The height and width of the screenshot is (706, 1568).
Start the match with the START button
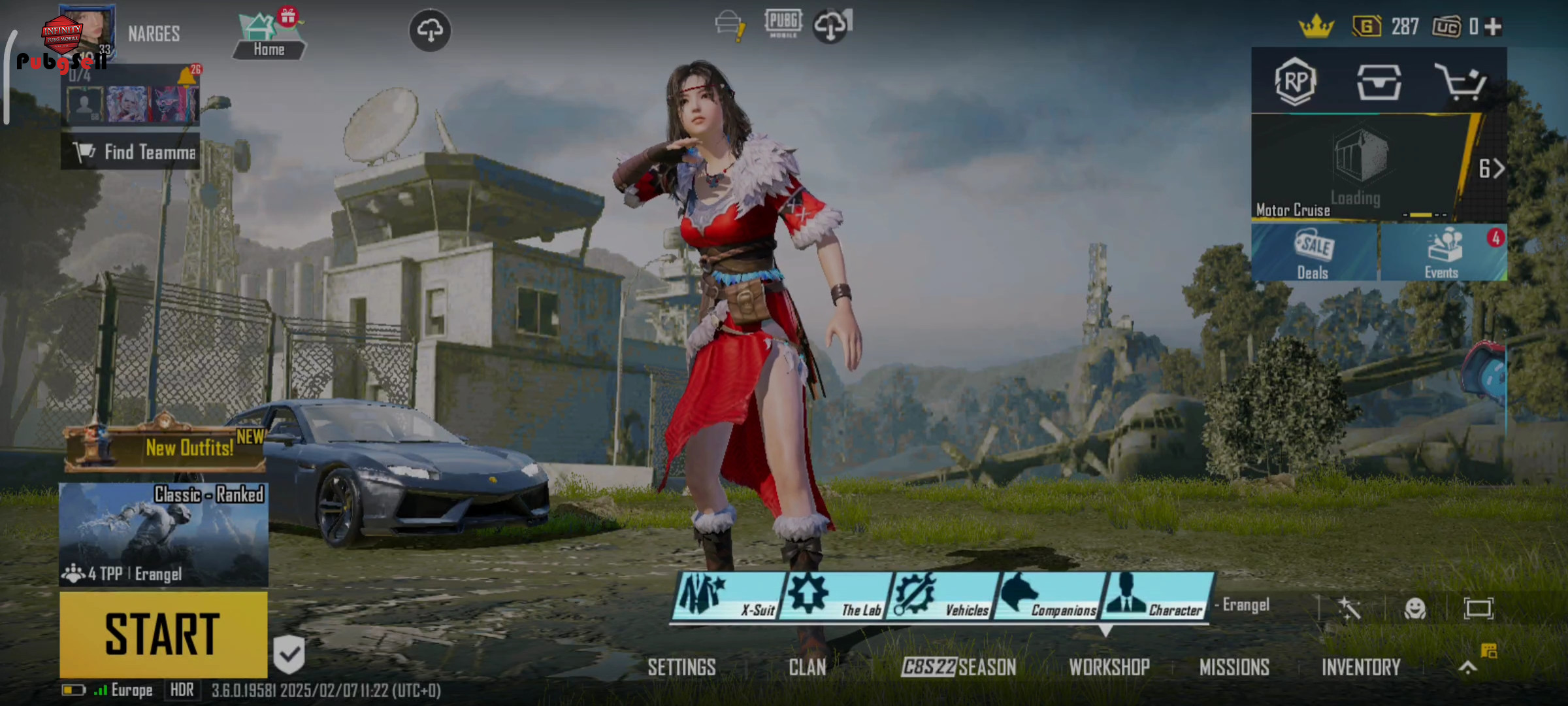[163, 634]
